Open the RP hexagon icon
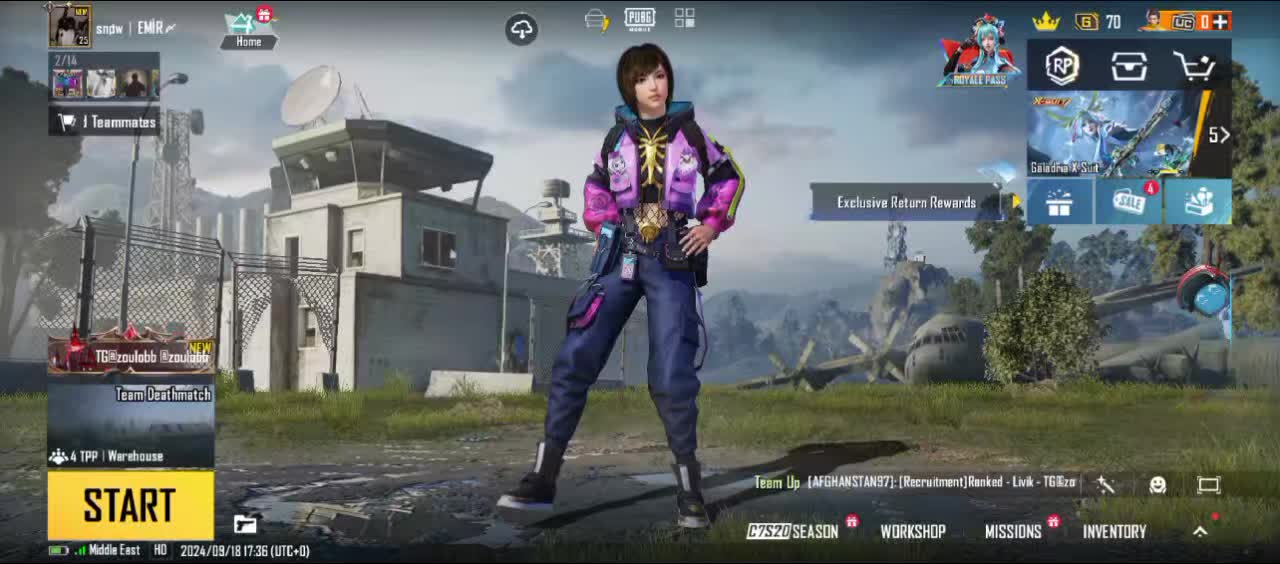1280x564 pixels. pyautogui.click(x=1062, y=66)
